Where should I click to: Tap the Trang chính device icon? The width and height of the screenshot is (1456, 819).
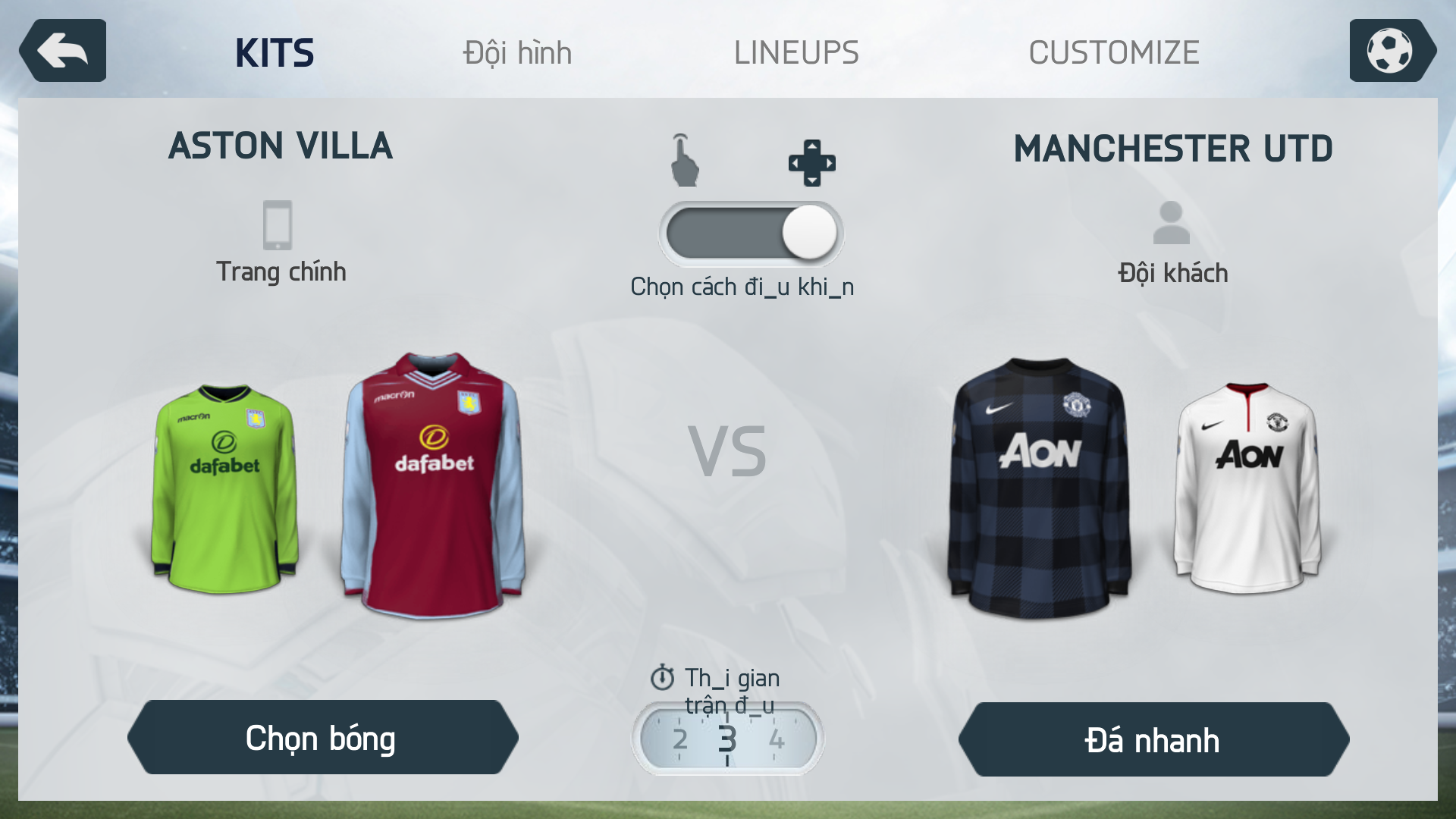(x=278, y=225)
